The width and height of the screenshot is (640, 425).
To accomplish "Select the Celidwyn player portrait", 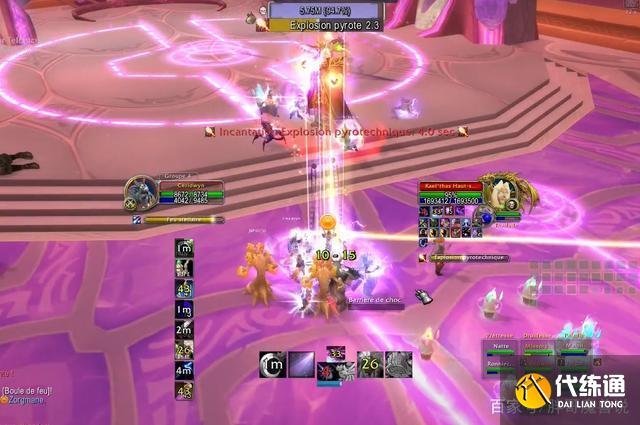I will point(141,190).
